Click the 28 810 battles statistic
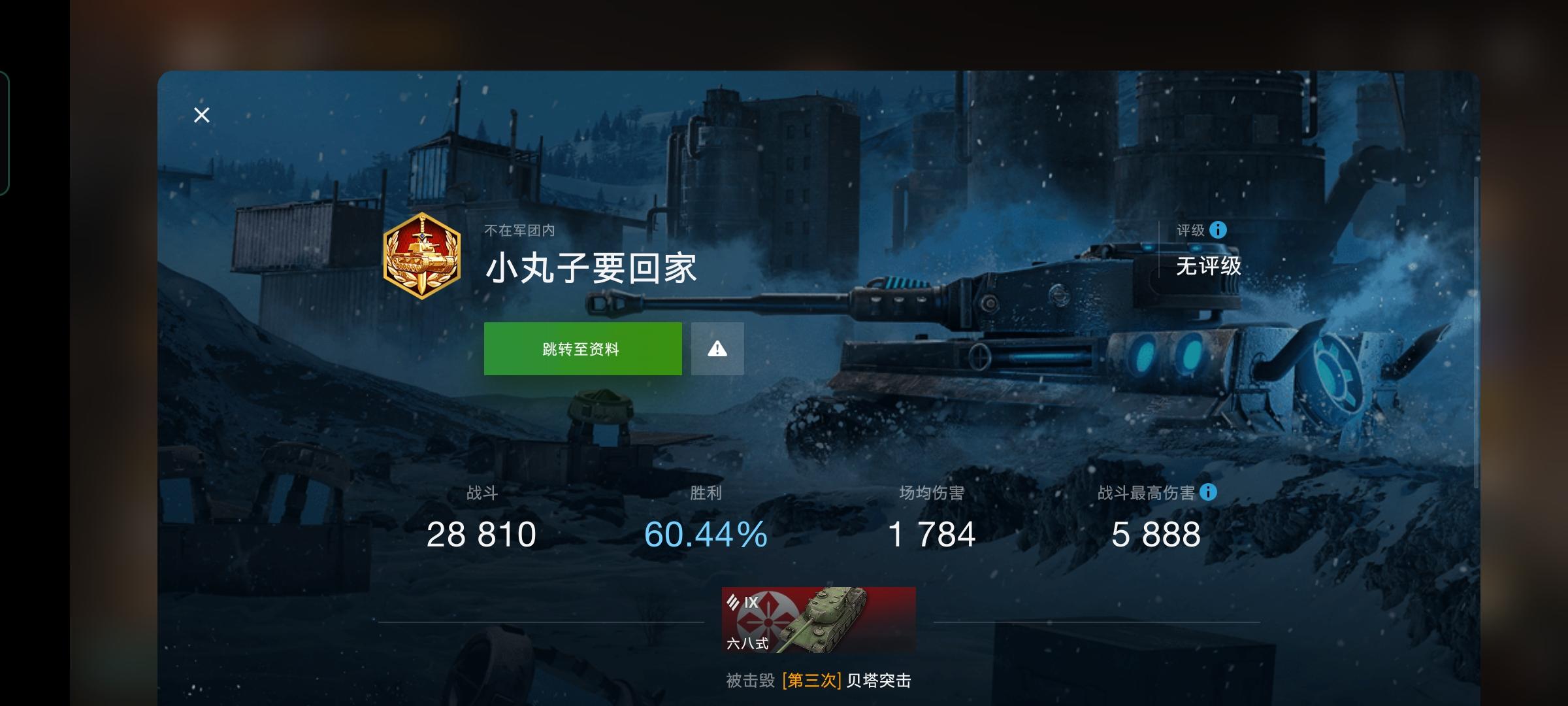This screenshot has width=1568, height=706. [x=482, y=534]
